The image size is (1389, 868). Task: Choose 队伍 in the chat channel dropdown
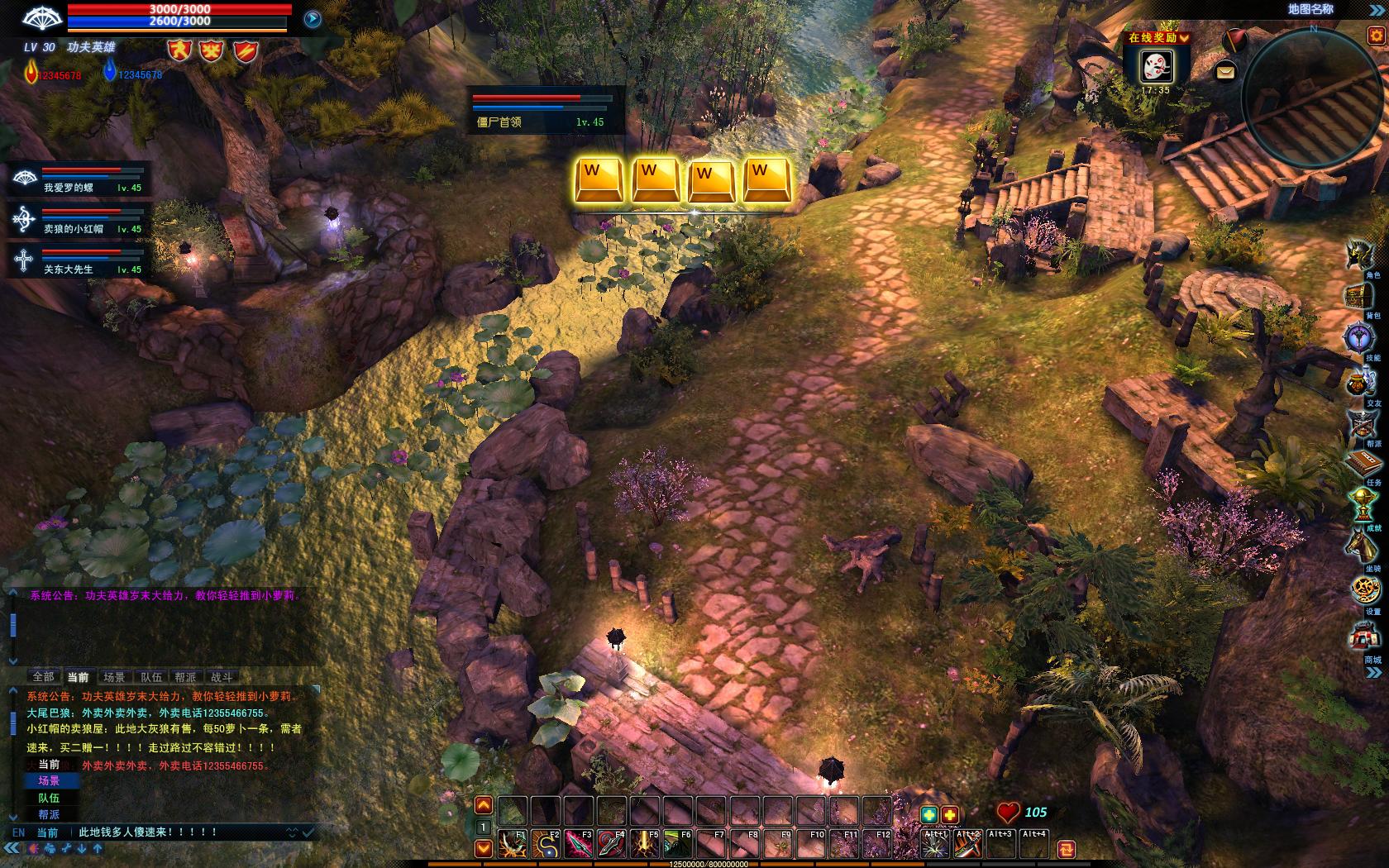49,798
